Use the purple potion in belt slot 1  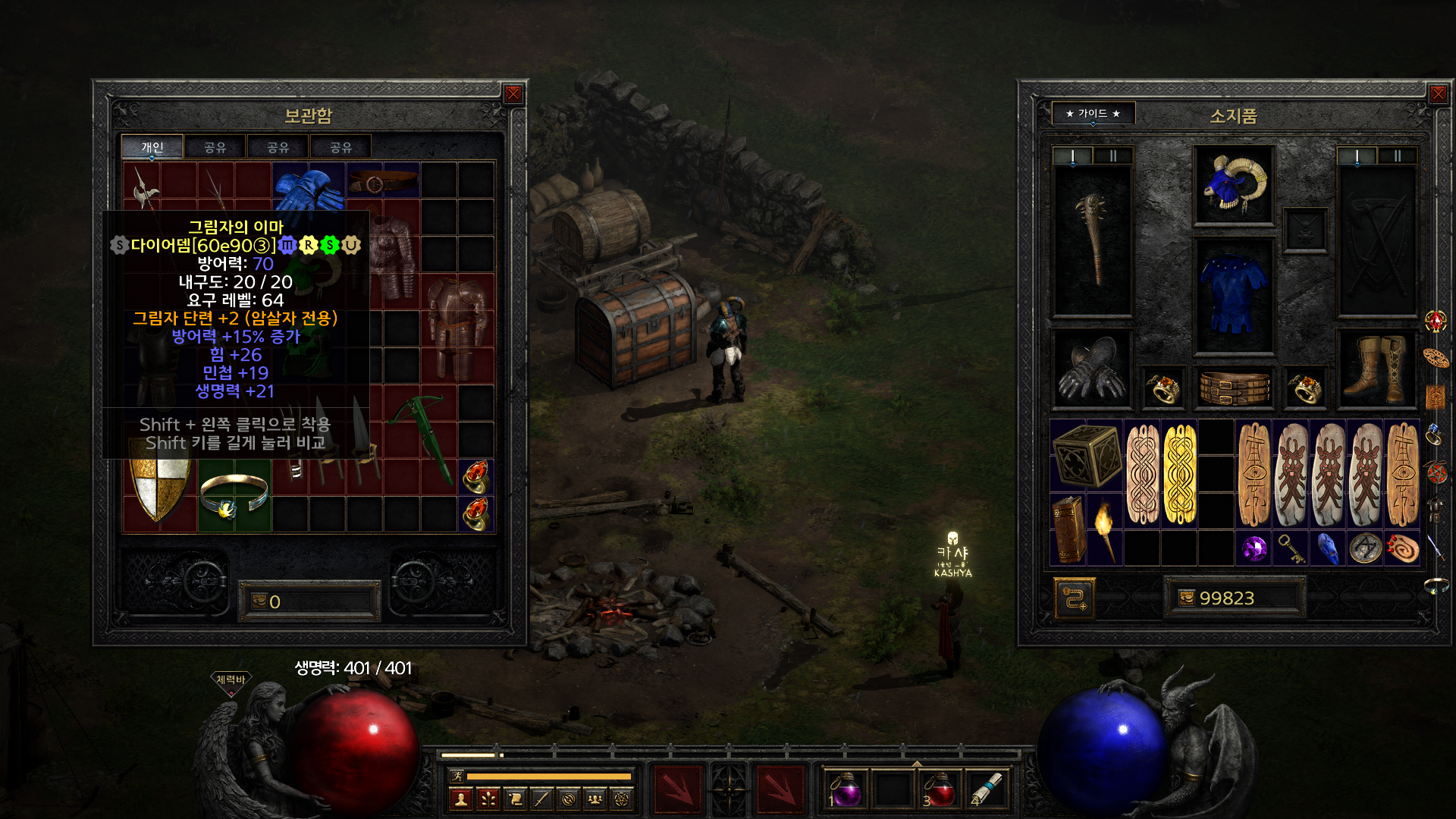(846, 790)
